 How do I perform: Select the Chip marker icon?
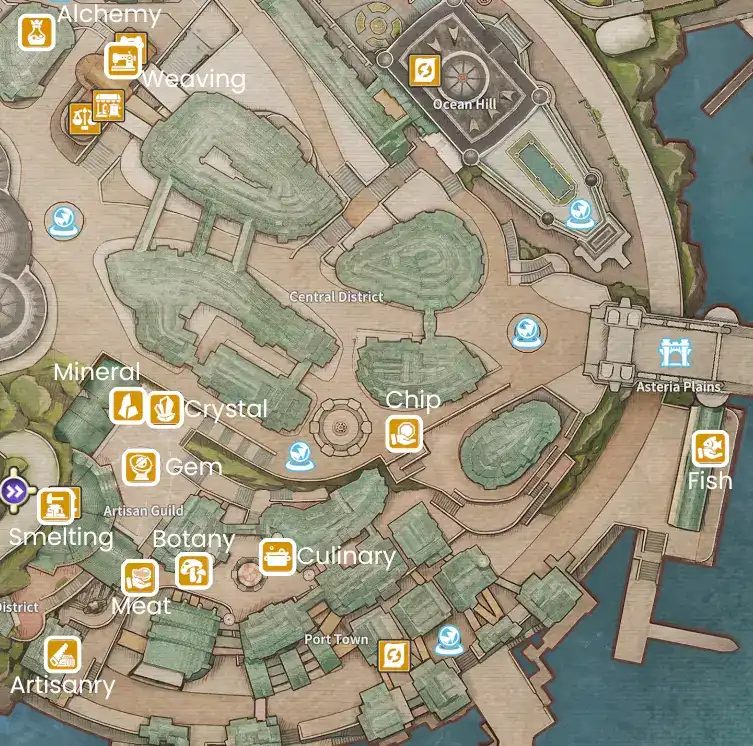(404, 435)
